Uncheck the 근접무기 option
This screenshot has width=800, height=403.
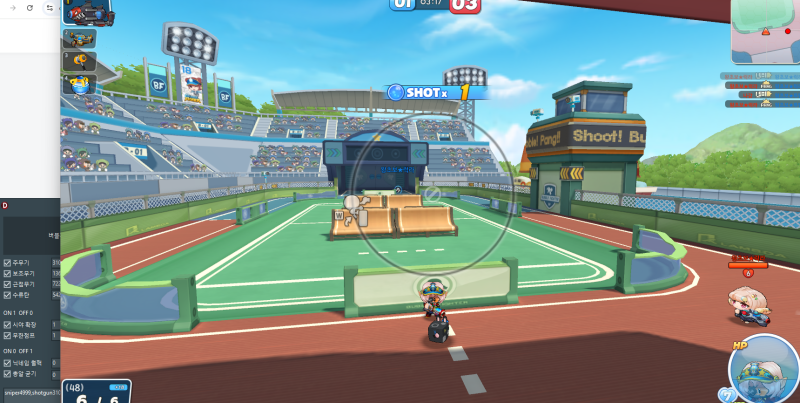point(7,284)
